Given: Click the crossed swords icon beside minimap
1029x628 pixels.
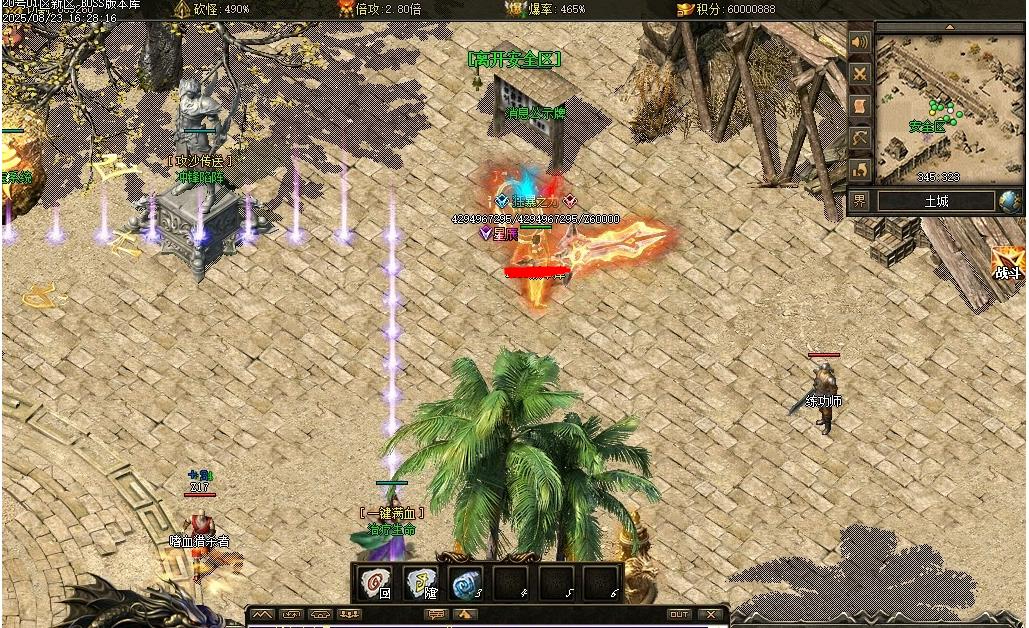Looking at the screenshot, I should point(859,73).
